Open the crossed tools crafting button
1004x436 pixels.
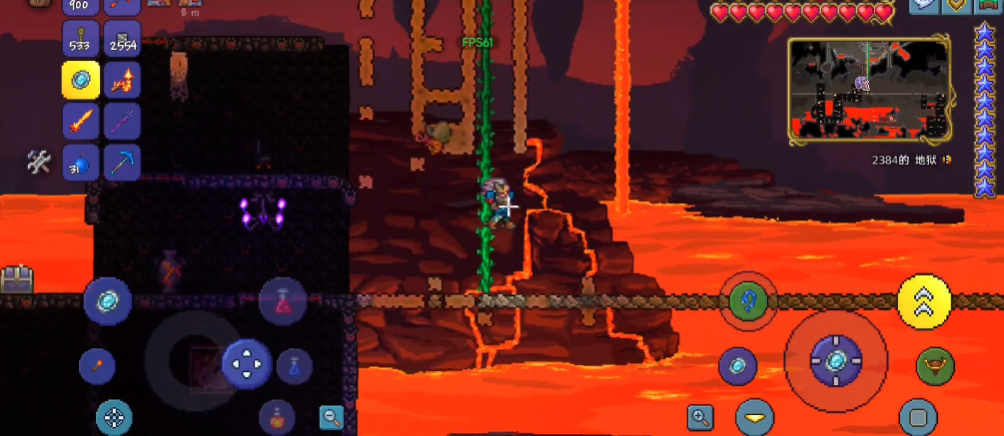click(39, 162)
